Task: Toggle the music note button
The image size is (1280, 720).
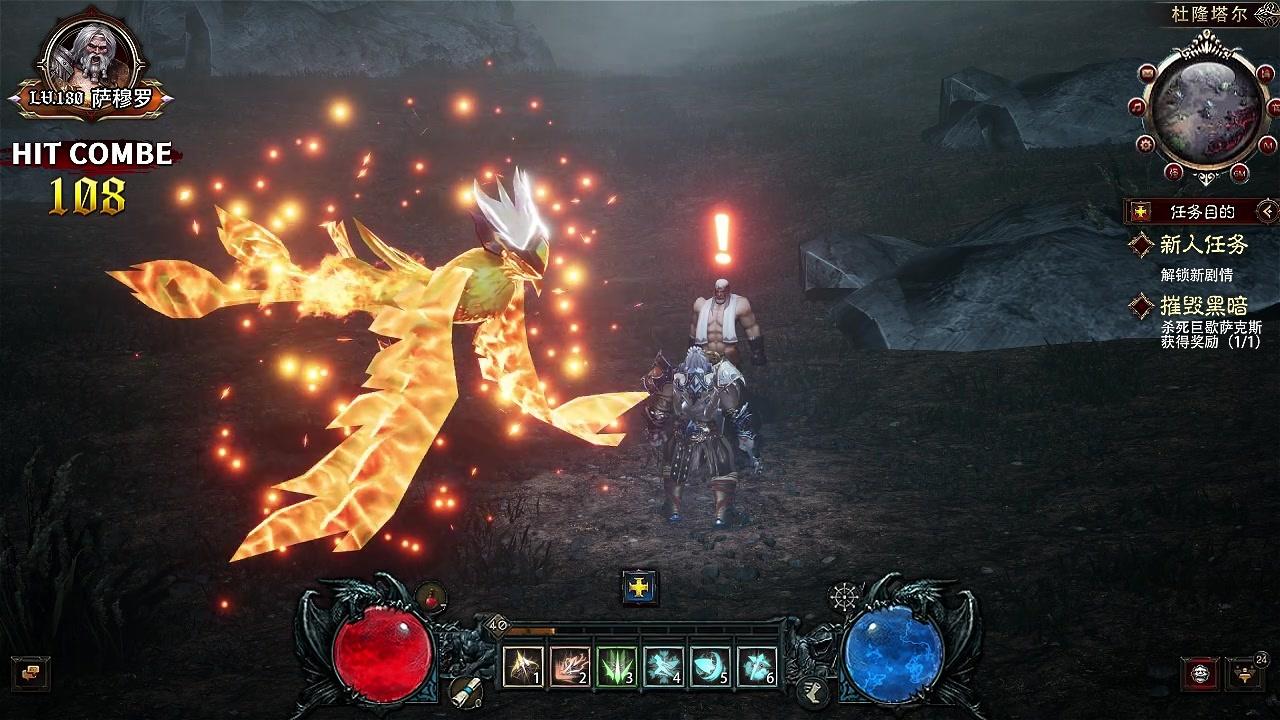Action: point(1137,107)
